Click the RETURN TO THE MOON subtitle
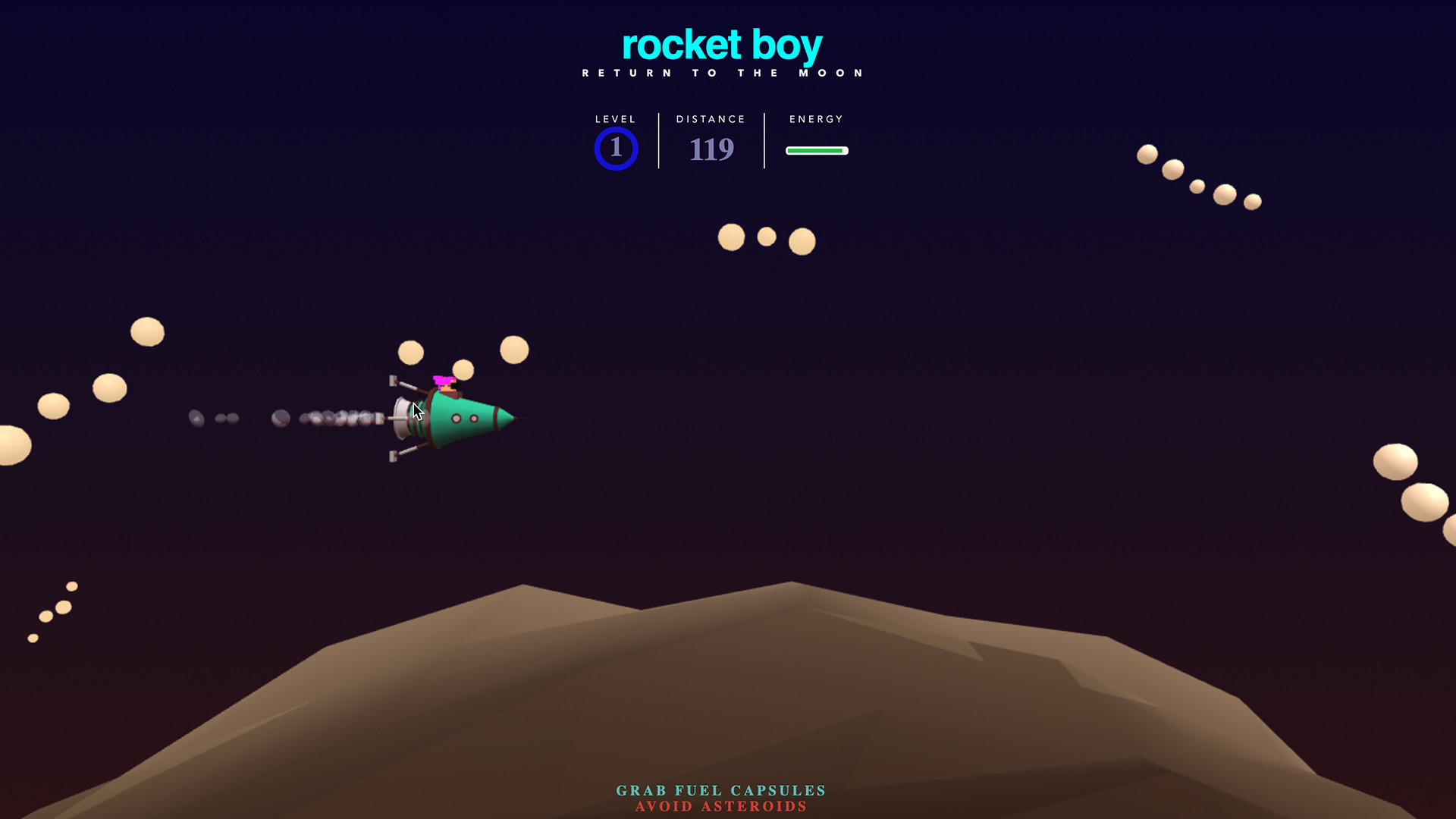This screenshot has height=819, width=1456. coord(721,72)
